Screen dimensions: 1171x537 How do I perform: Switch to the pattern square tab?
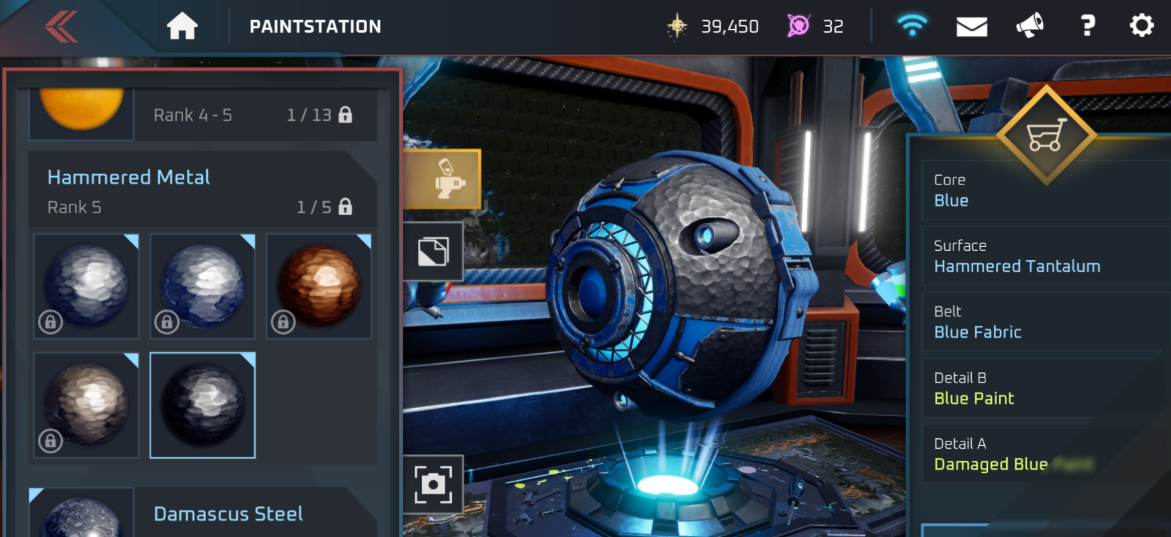(433, 251)
